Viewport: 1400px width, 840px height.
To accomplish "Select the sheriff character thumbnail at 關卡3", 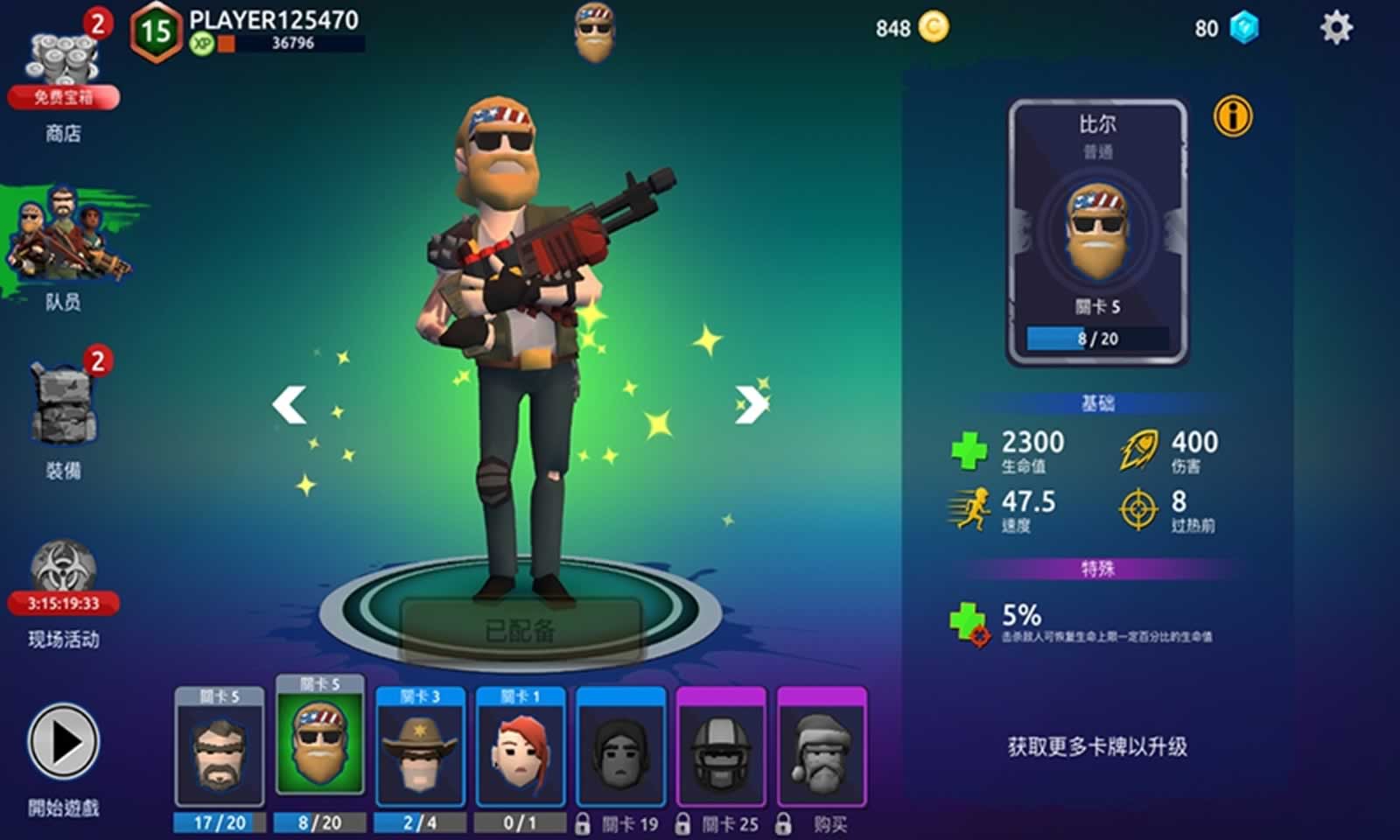I will (421, 753).
